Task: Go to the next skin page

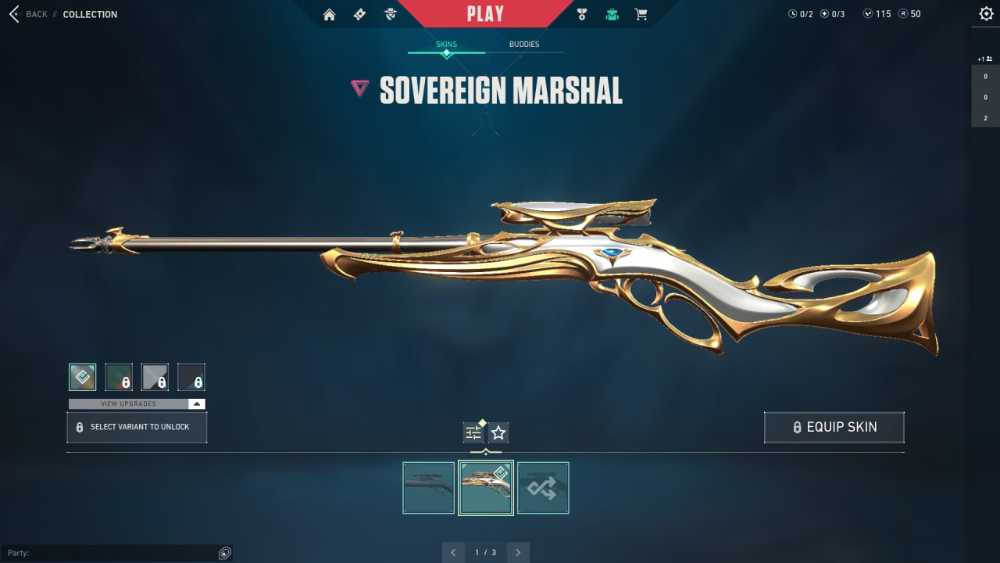Action: tap(518, 552)
